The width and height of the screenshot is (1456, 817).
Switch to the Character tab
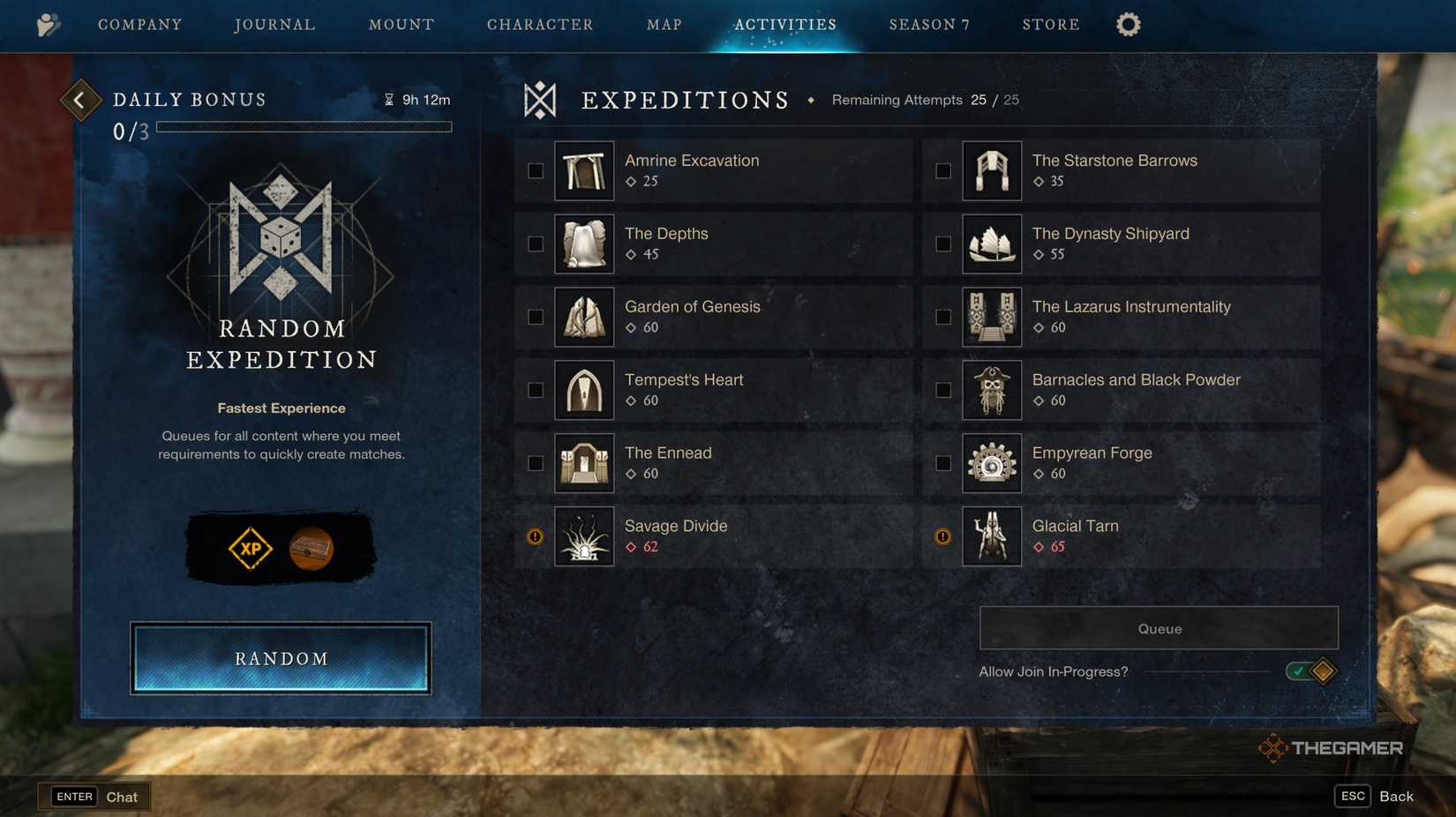[540, 25]
